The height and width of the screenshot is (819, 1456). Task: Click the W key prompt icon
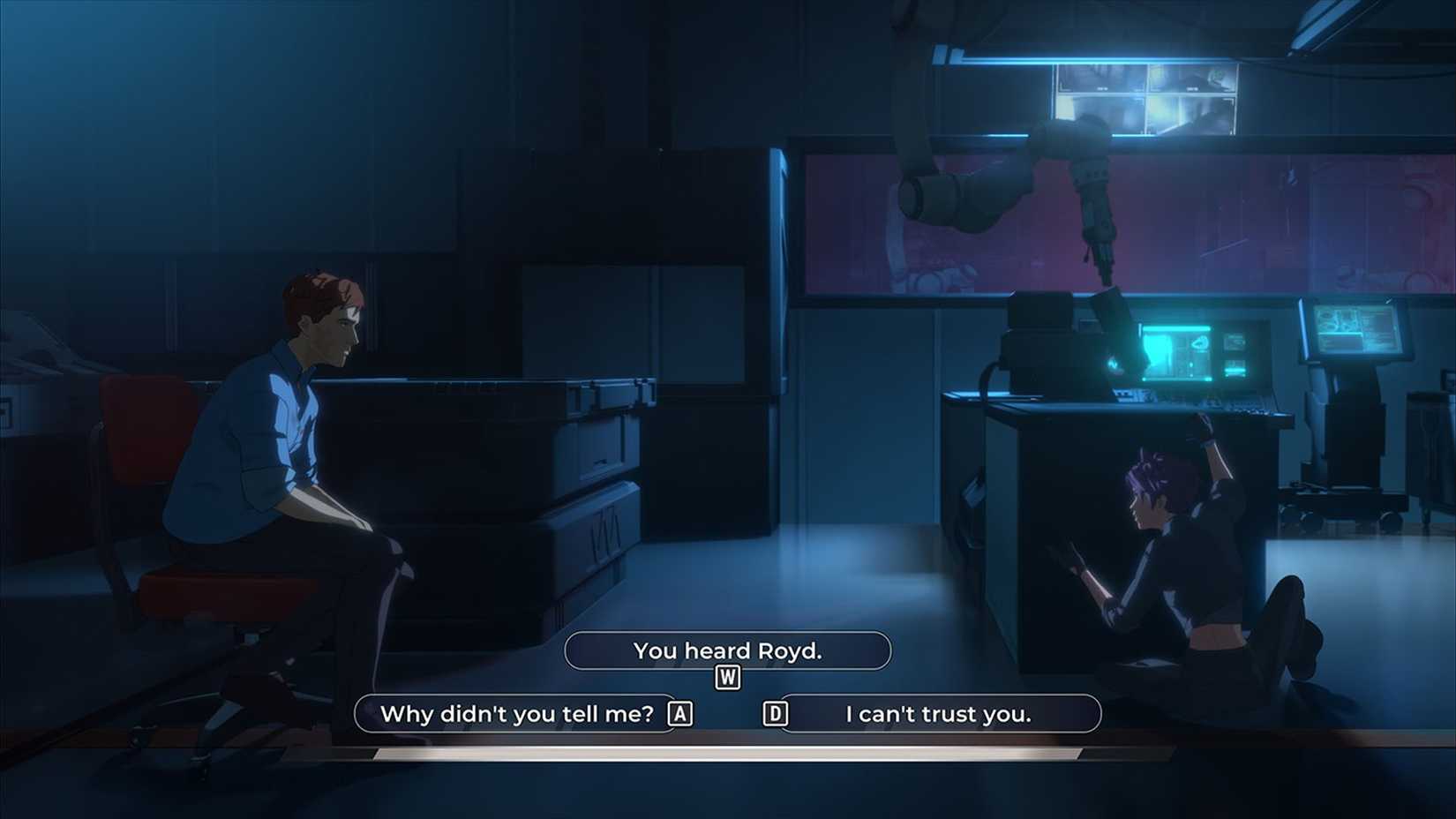point(728,679)
